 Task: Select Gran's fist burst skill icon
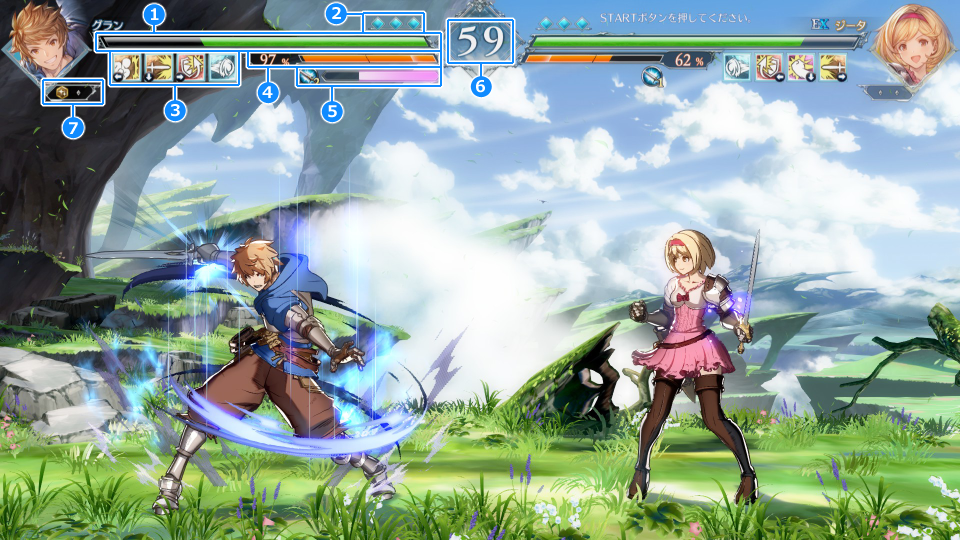[x=127, y=68]
